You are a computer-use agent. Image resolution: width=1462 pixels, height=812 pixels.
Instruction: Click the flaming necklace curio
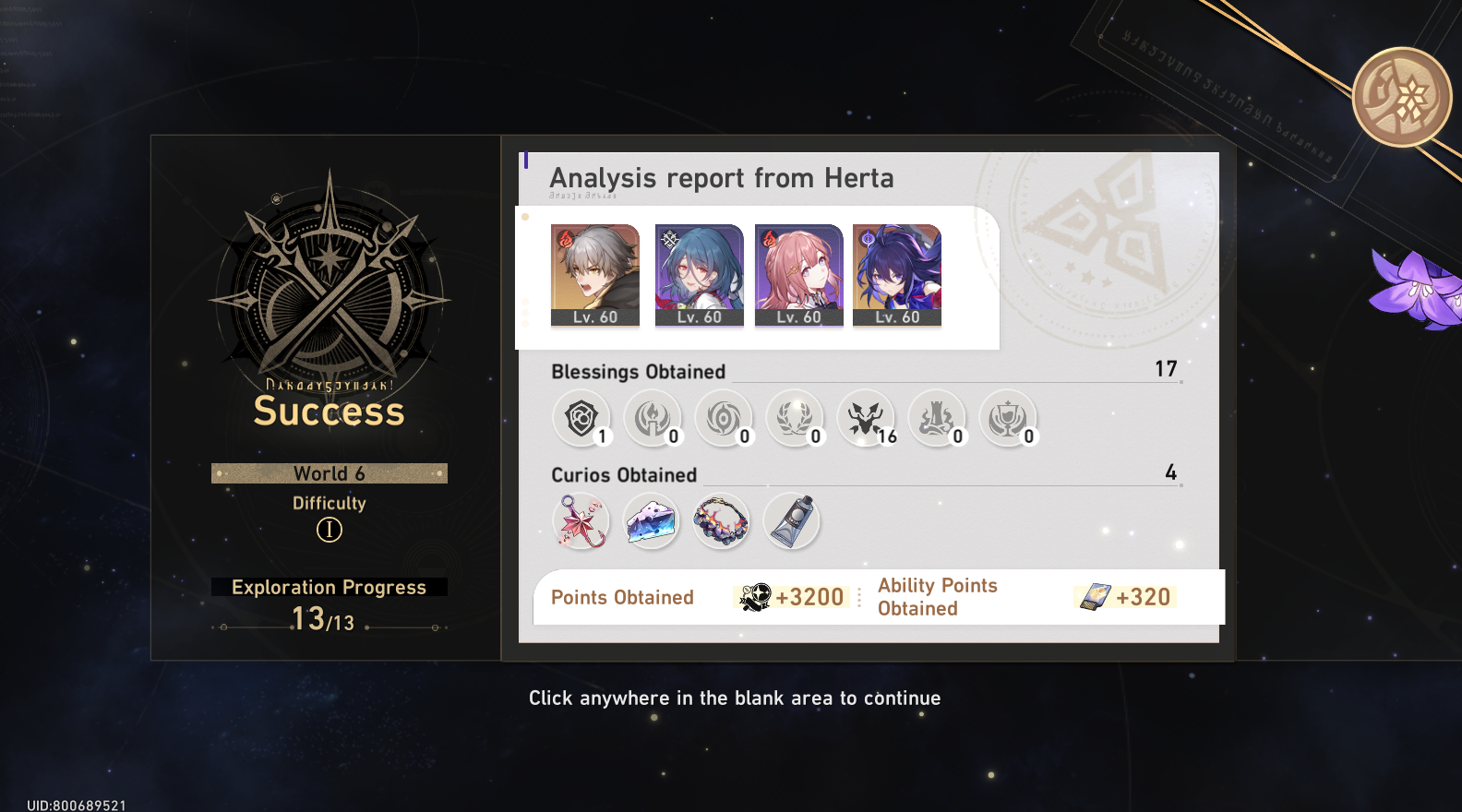[722, 521]
